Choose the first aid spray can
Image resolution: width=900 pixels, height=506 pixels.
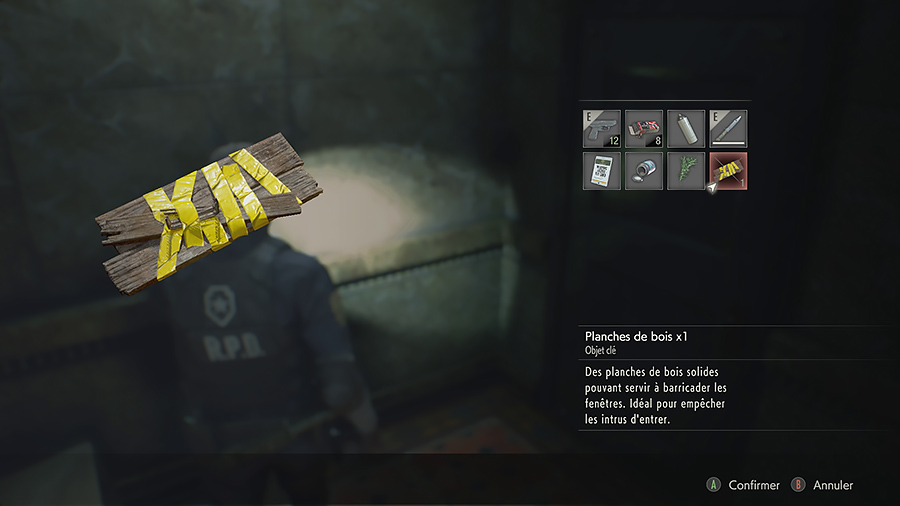click(686, 129)
